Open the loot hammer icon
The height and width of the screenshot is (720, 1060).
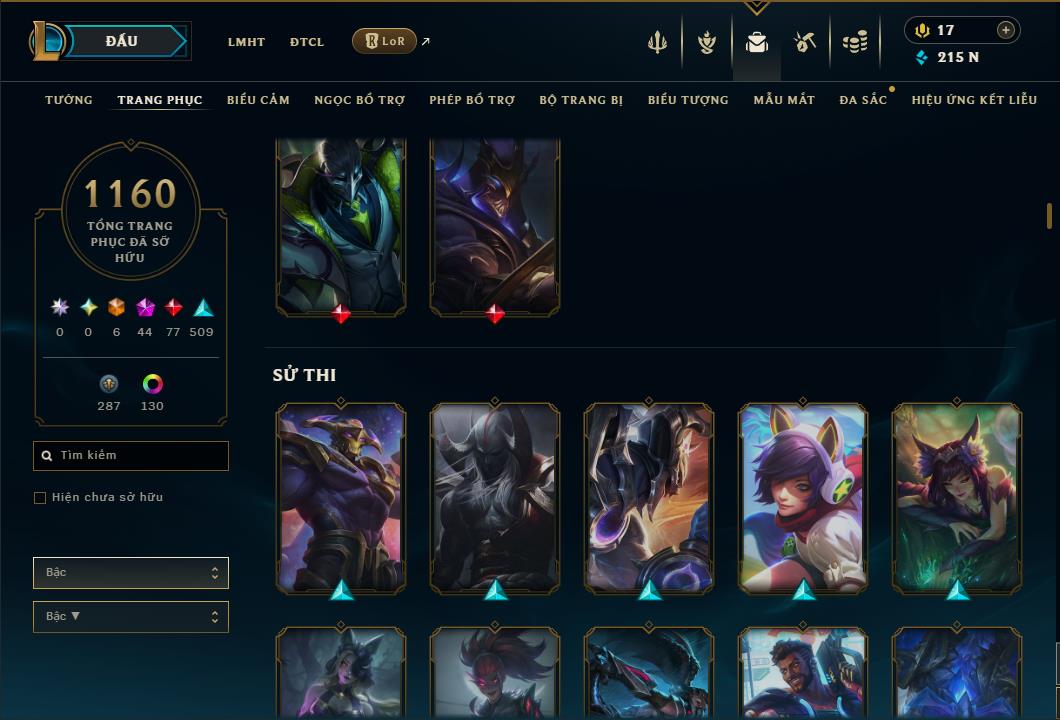pos(805,42)
